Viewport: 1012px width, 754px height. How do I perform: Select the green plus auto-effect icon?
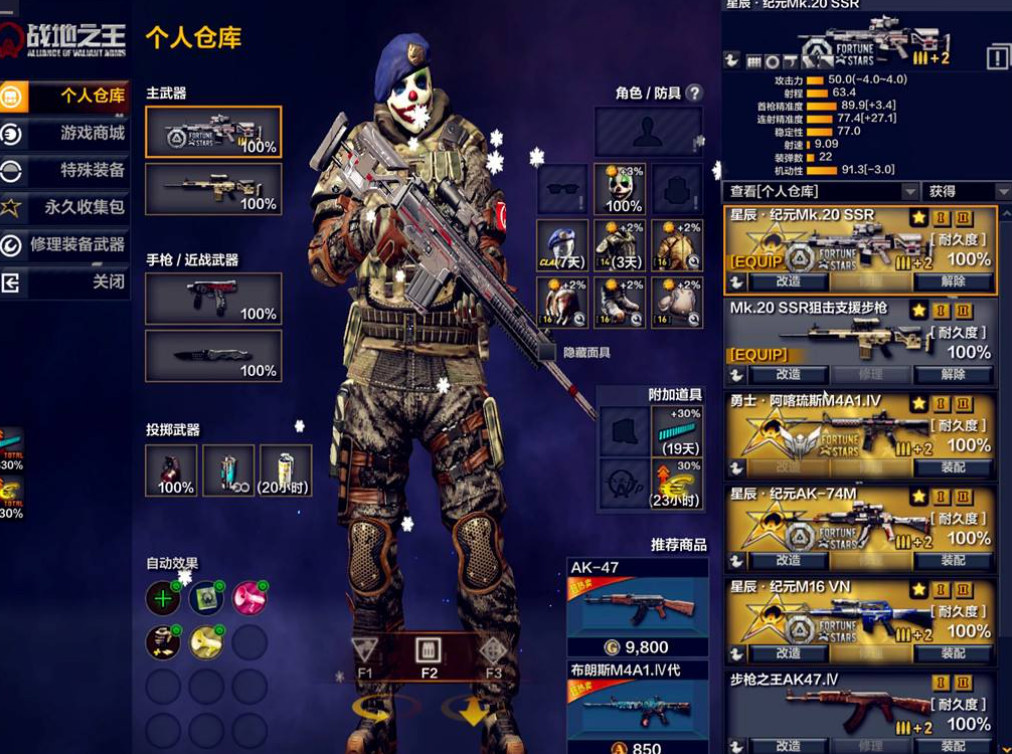(x=163, y=598)
